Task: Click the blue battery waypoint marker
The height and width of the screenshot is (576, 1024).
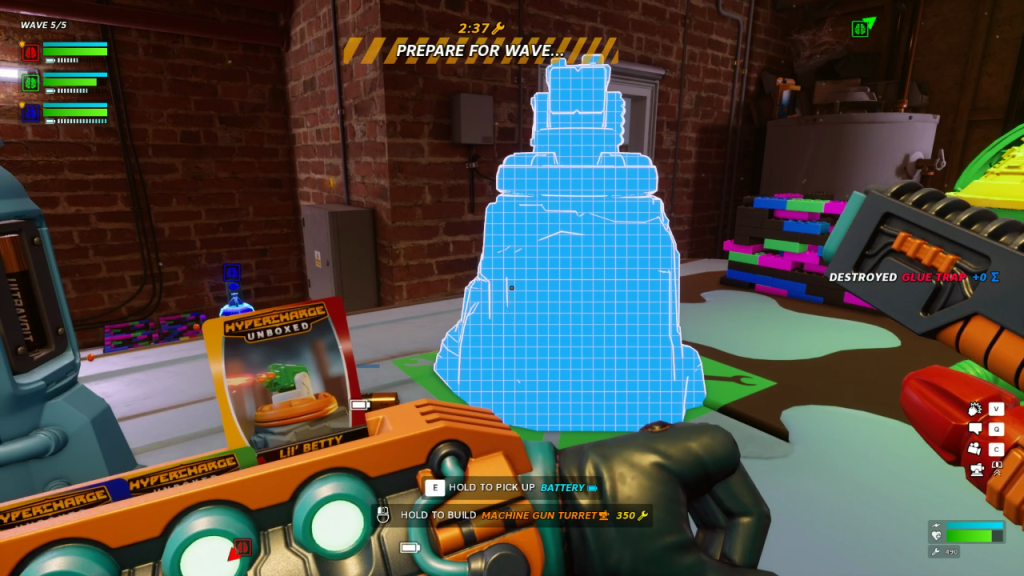Action: pos(232,271)
